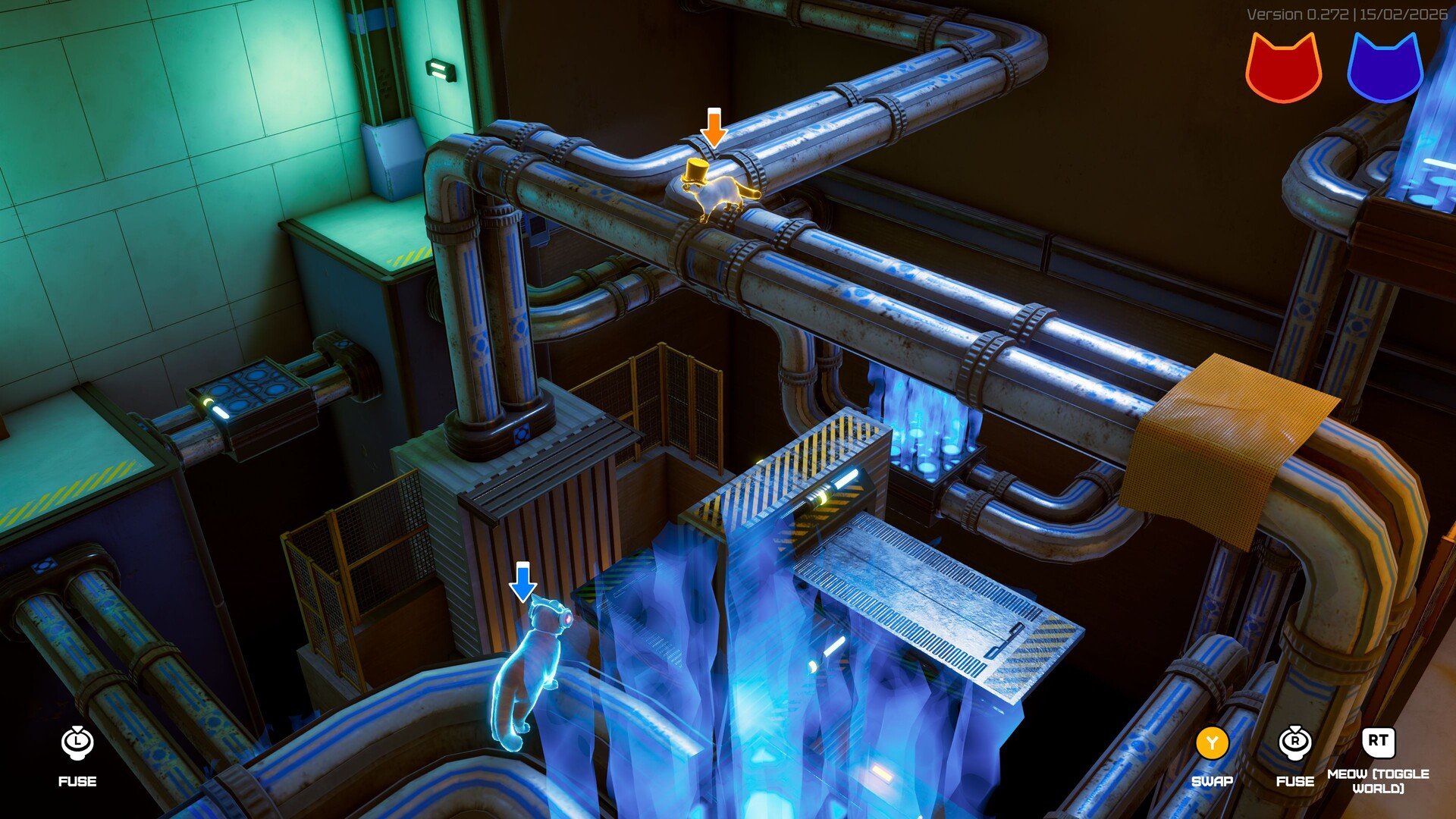Select the blue cat head icon
This screenshot has width=1456, height=819.
click(x=1384, y=68)
